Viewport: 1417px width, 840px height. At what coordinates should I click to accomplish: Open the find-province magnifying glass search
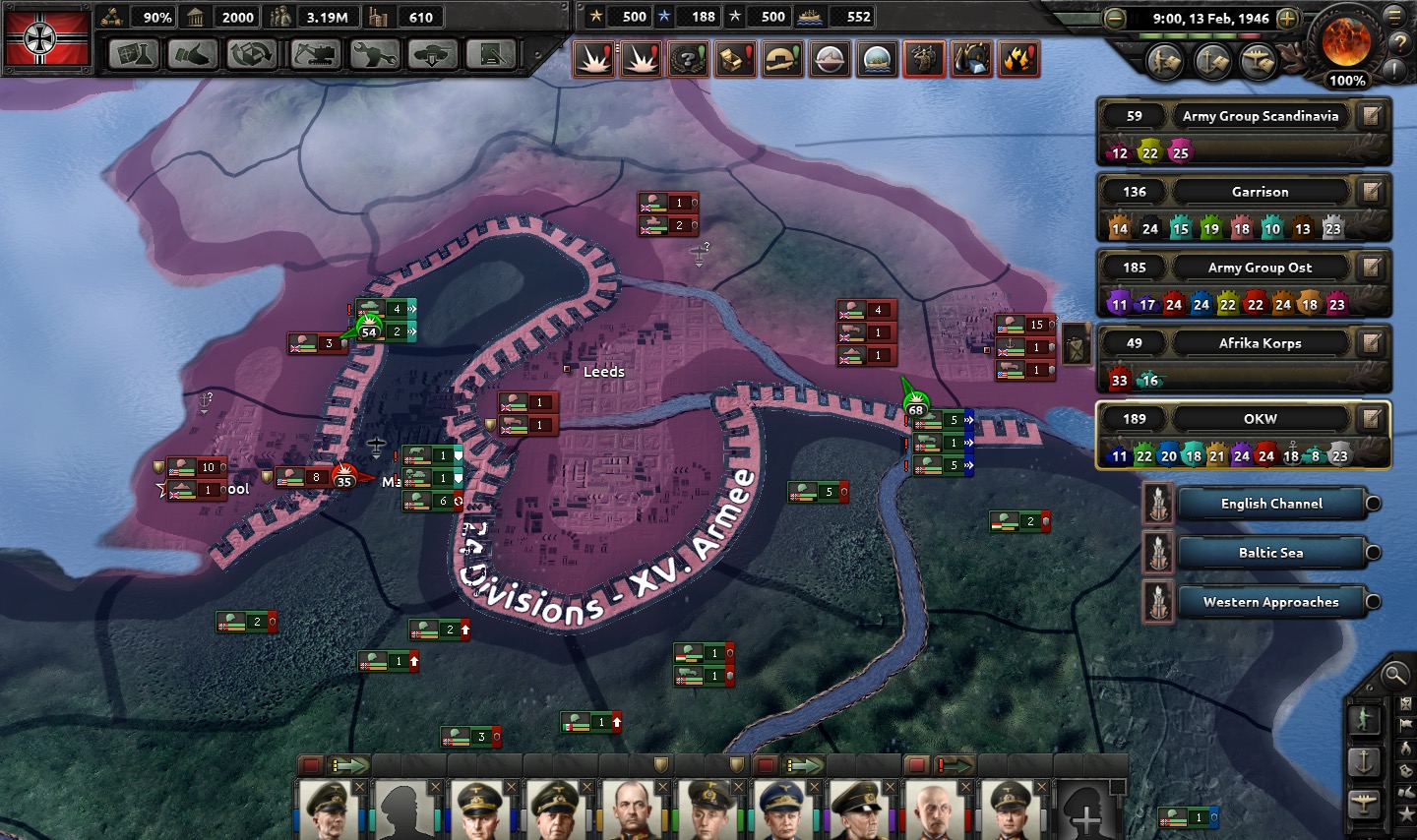pos(1393,675)
